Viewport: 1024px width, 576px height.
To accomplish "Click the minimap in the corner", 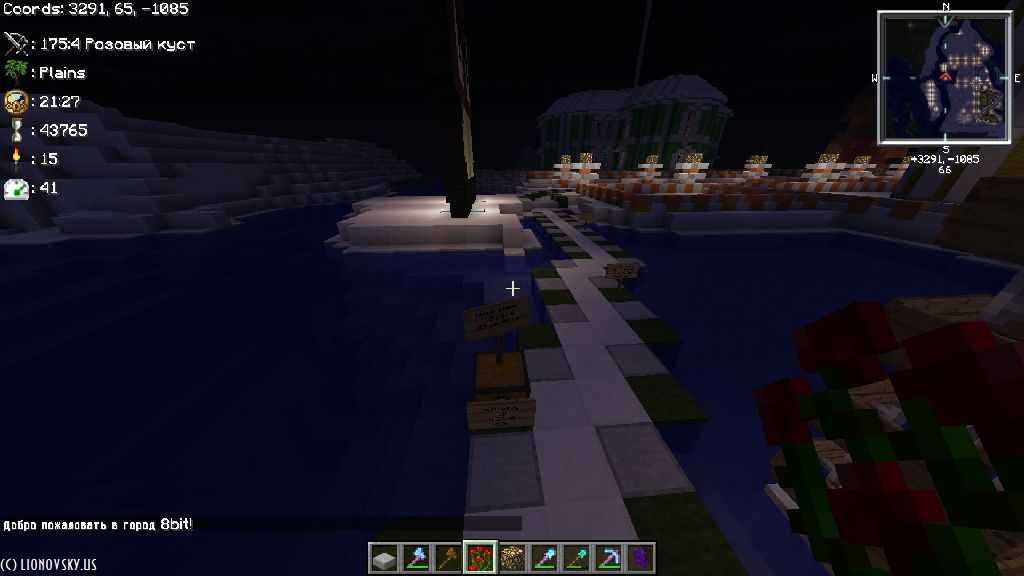I will (945, 77).
